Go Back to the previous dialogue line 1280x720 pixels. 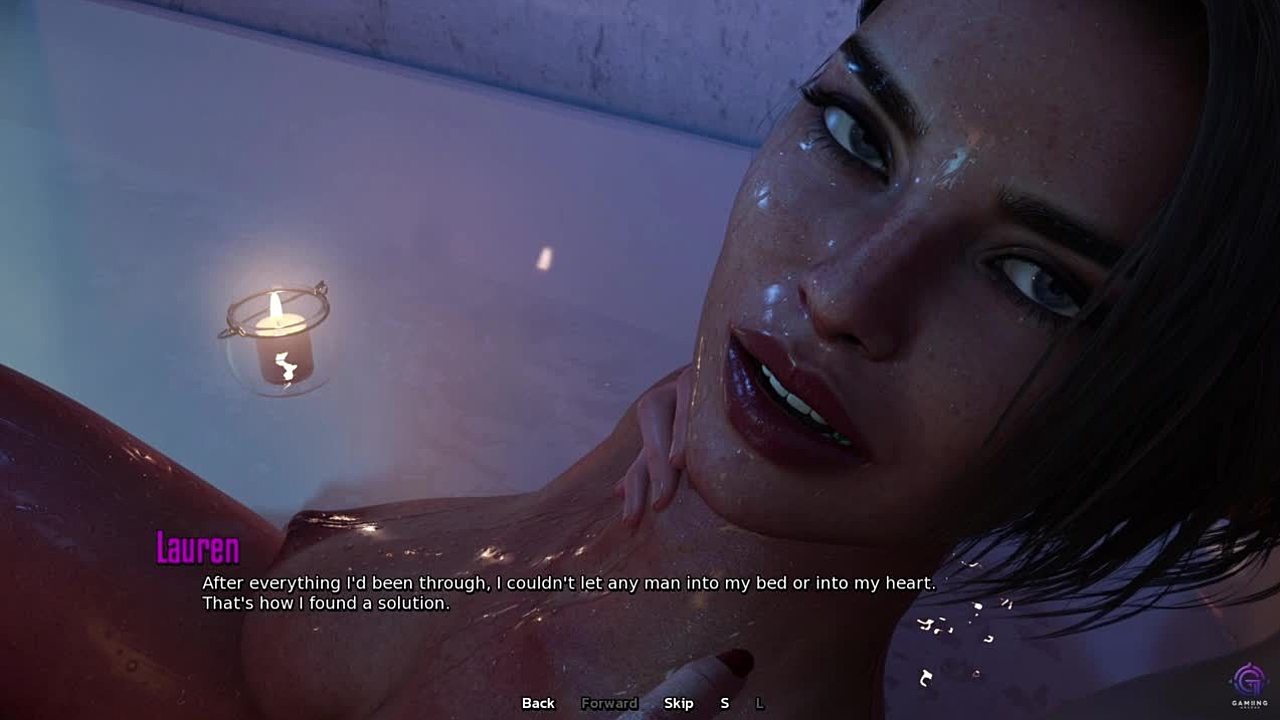[538, 703]
